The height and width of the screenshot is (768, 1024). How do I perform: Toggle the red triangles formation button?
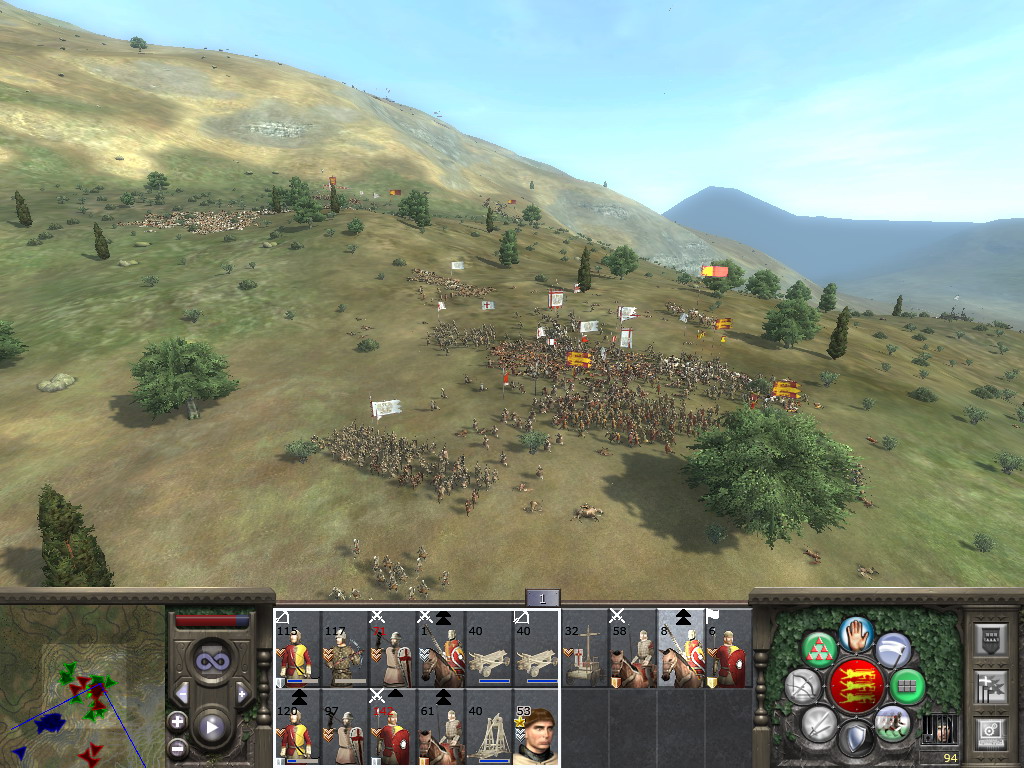(x=819, y=650)
